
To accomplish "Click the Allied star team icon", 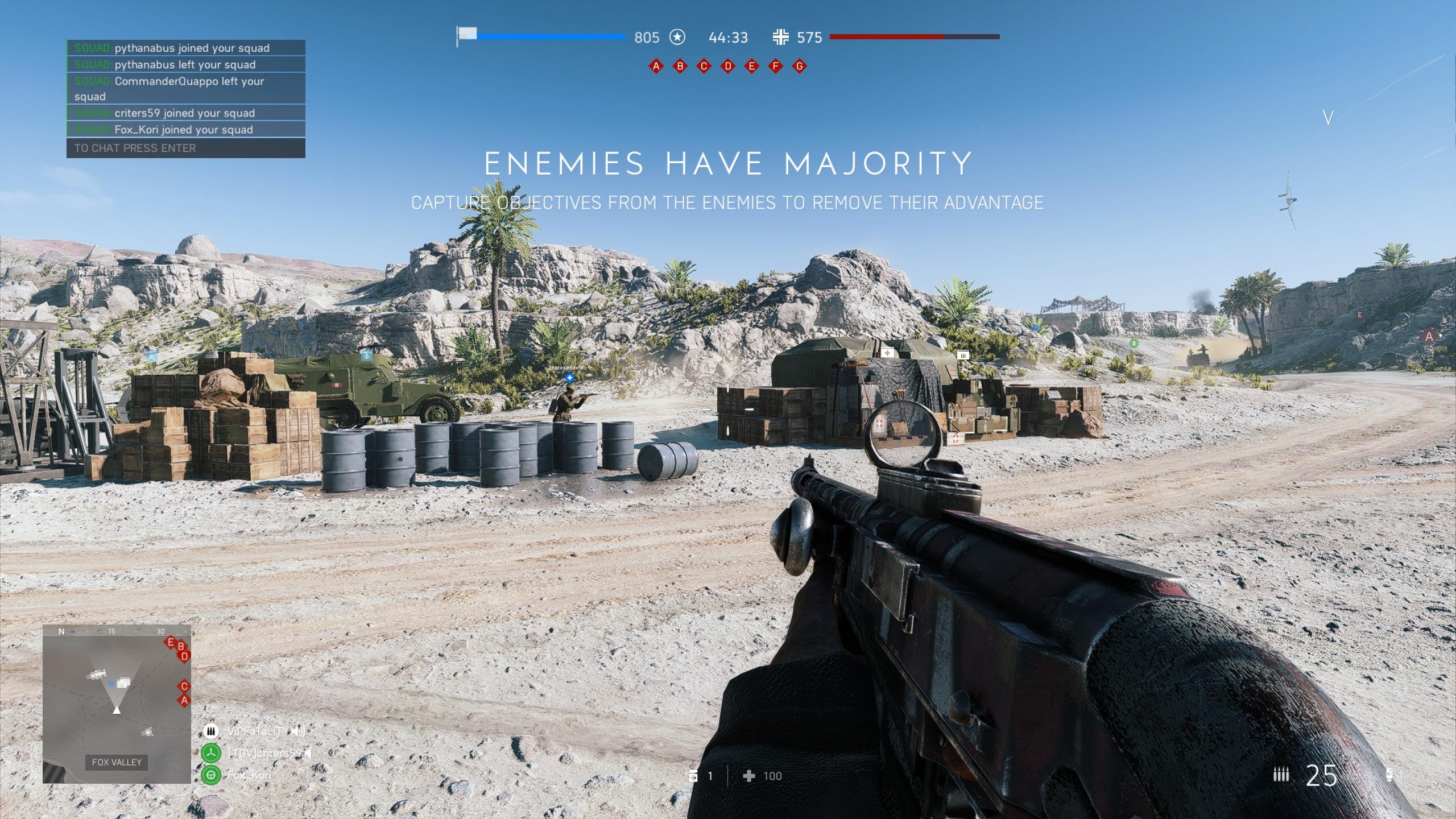I will click(x=677, y=38).
